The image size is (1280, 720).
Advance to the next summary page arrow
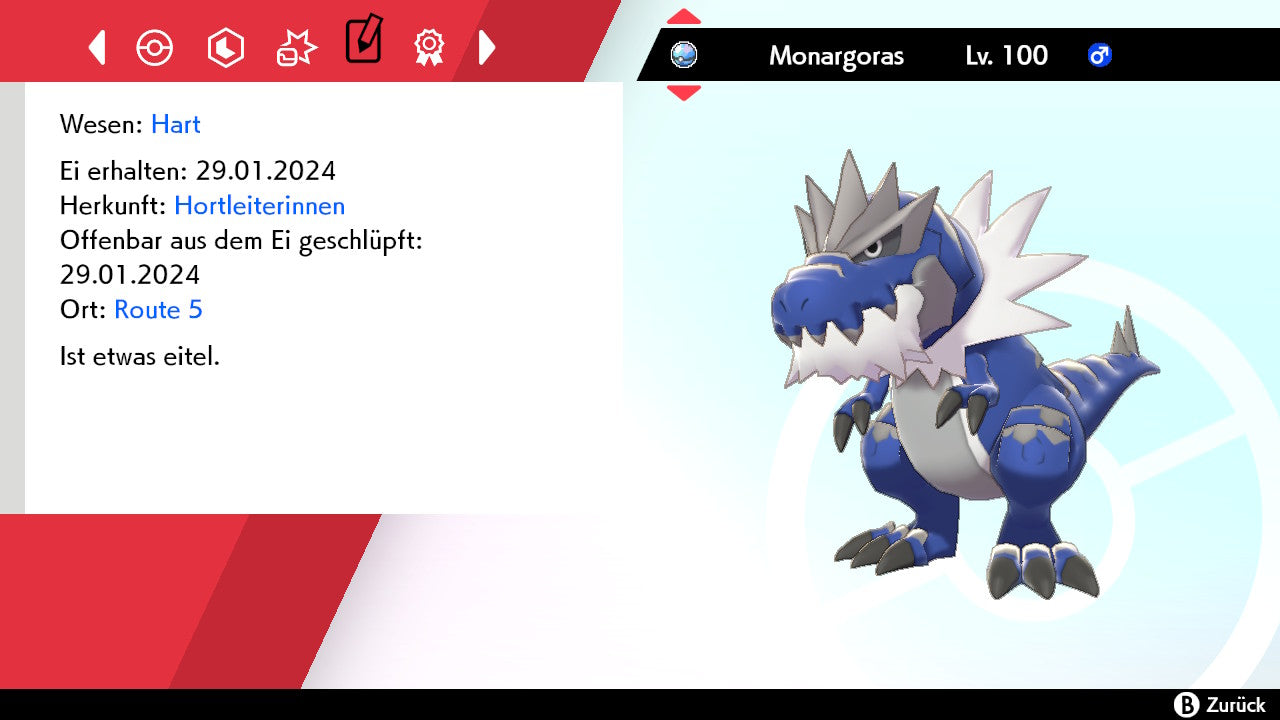pyautogui.click(x=487, y=47)
